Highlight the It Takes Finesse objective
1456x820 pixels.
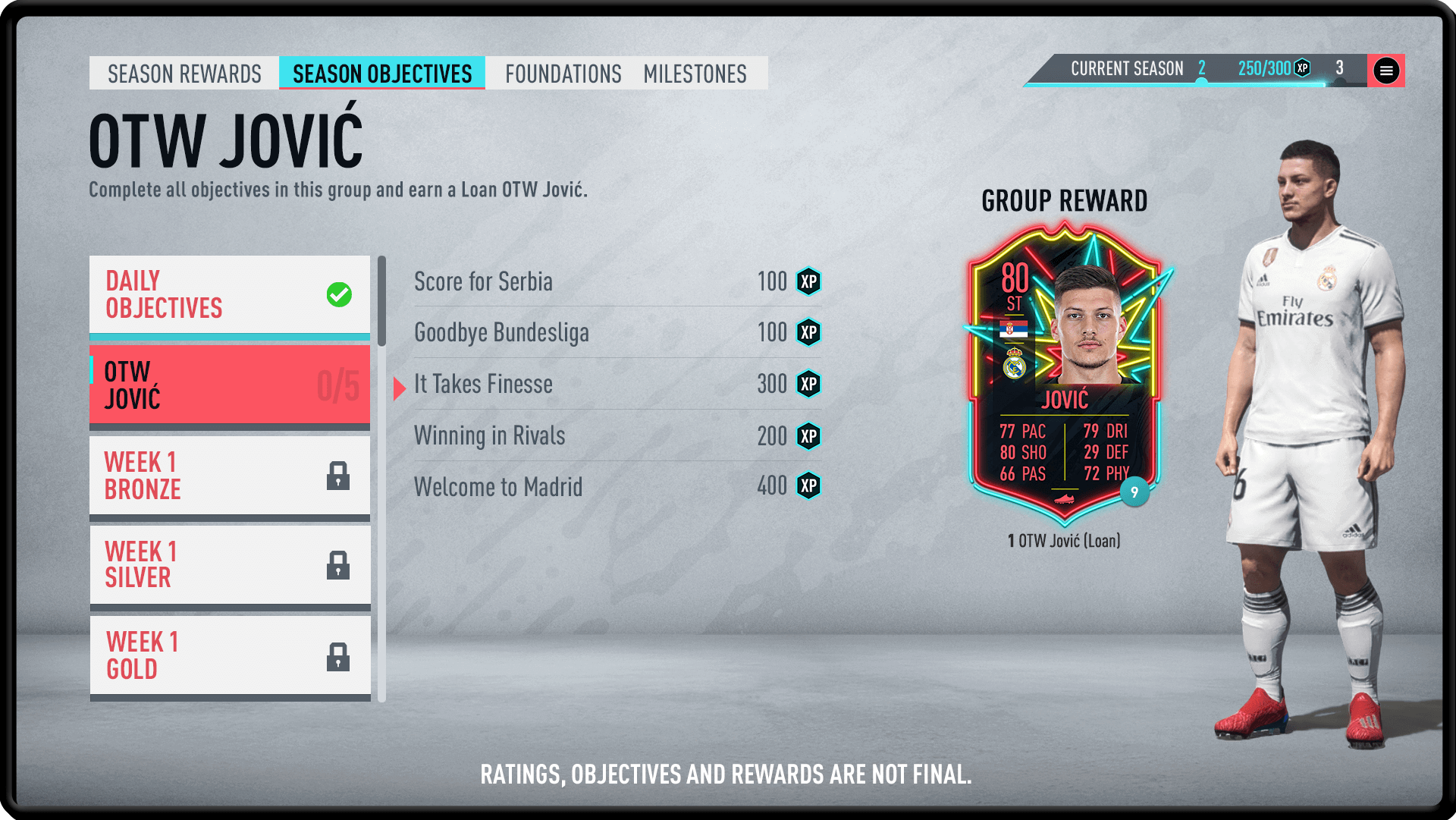click(x=617, y=384)
